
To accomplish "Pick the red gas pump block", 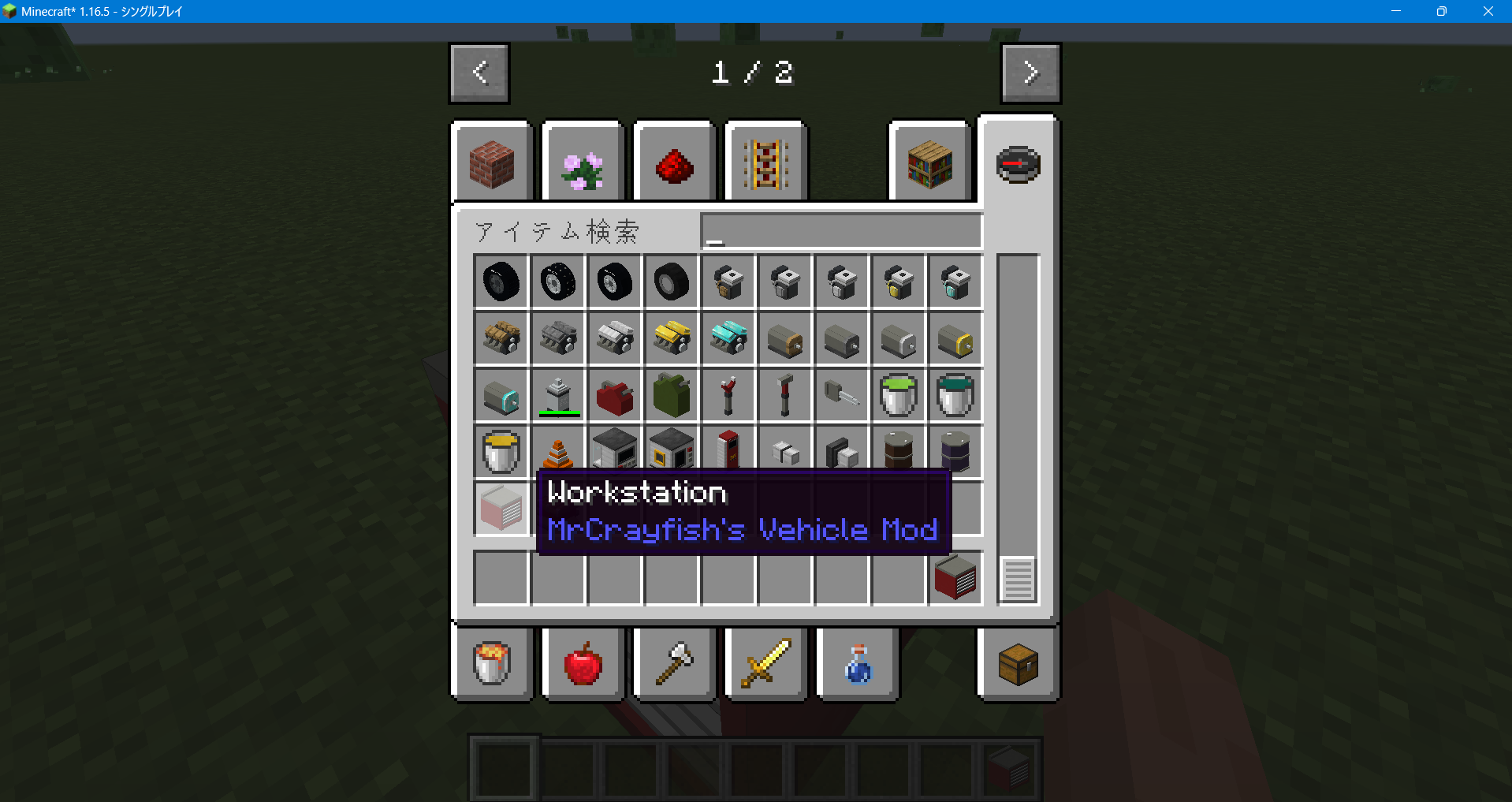I will click(728, 452).
